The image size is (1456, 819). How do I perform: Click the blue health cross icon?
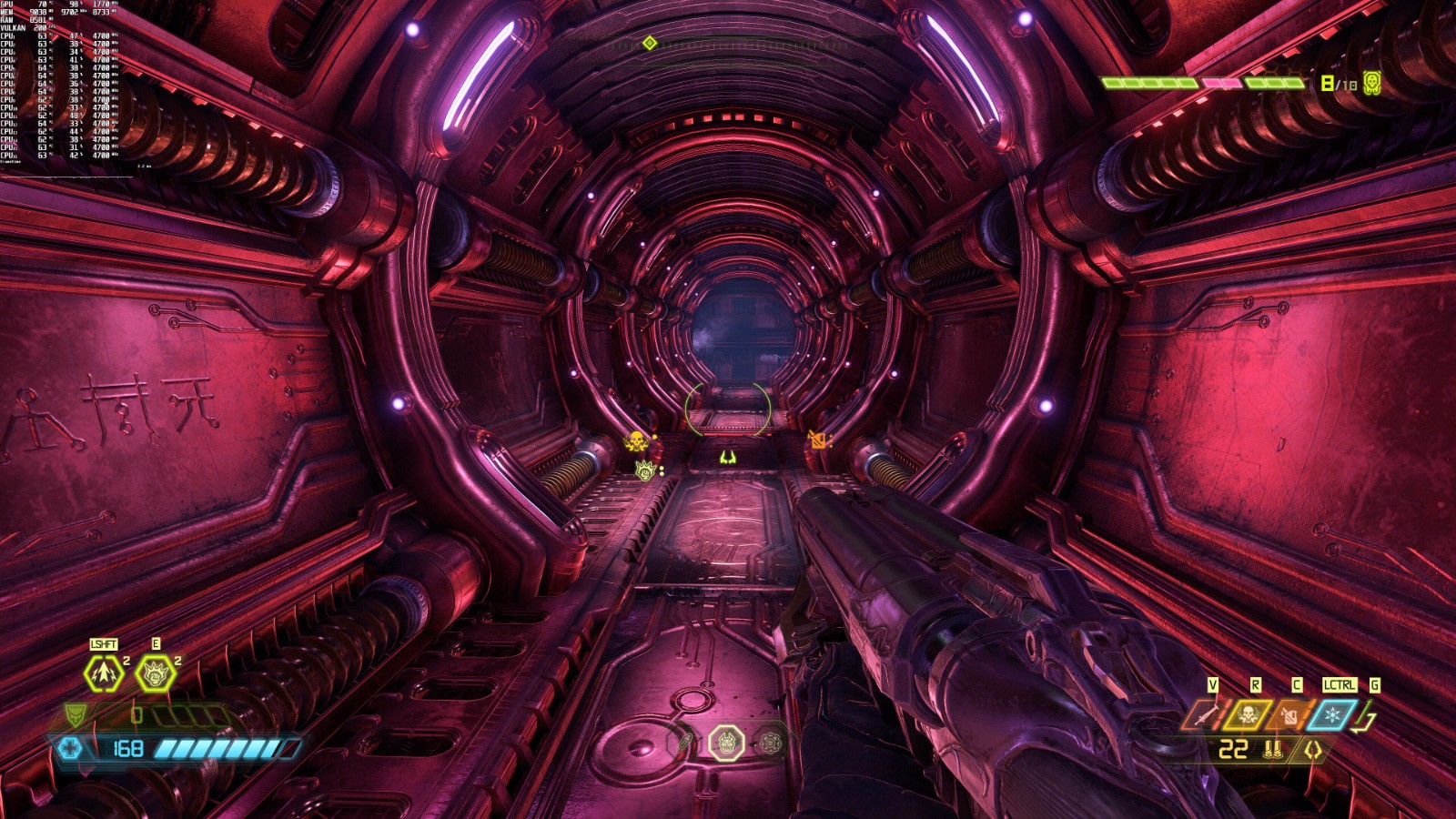tap(70, 748)
